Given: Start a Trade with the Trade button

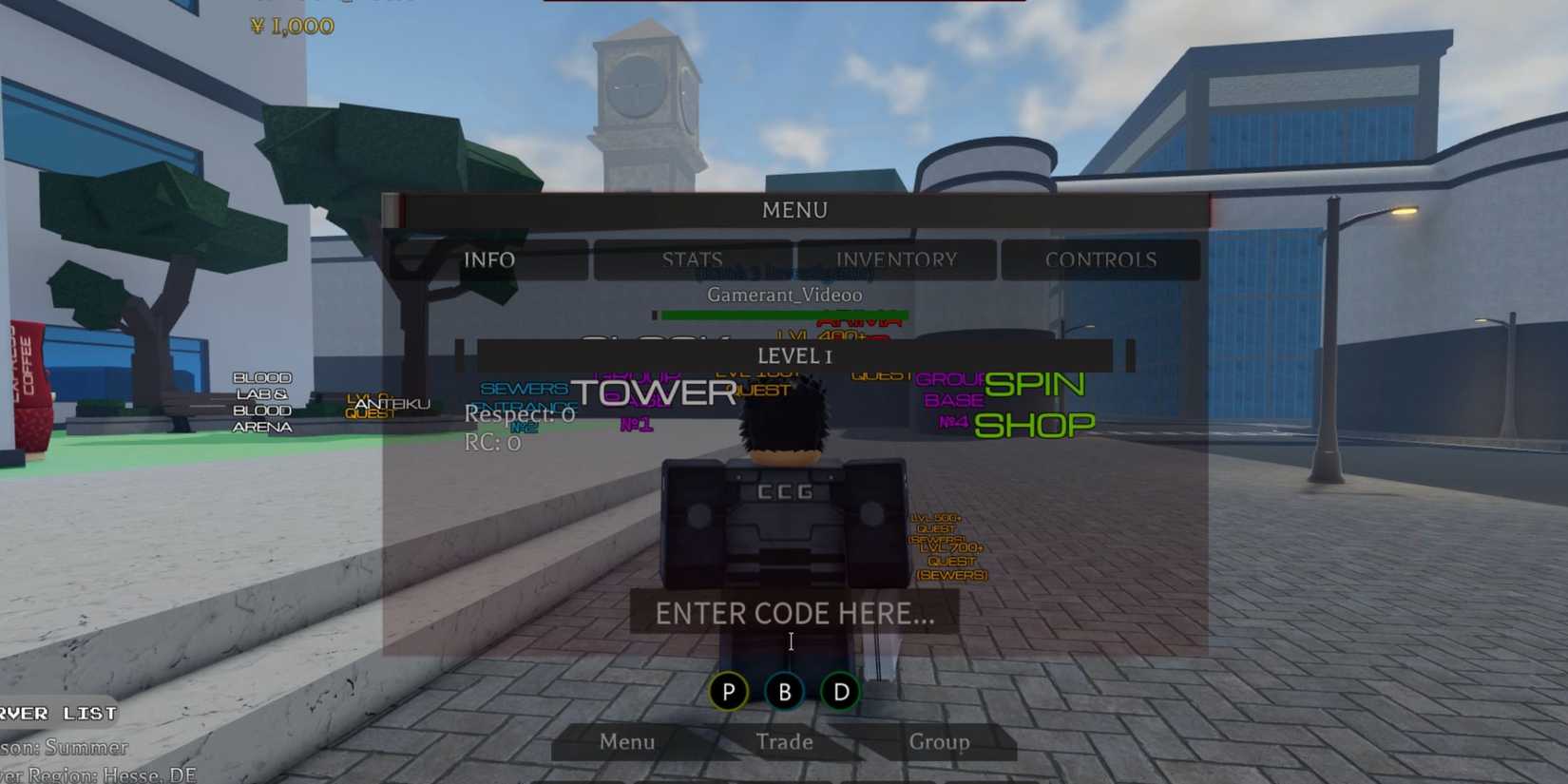Looking at the screenshot, I should tap(784, 742).
